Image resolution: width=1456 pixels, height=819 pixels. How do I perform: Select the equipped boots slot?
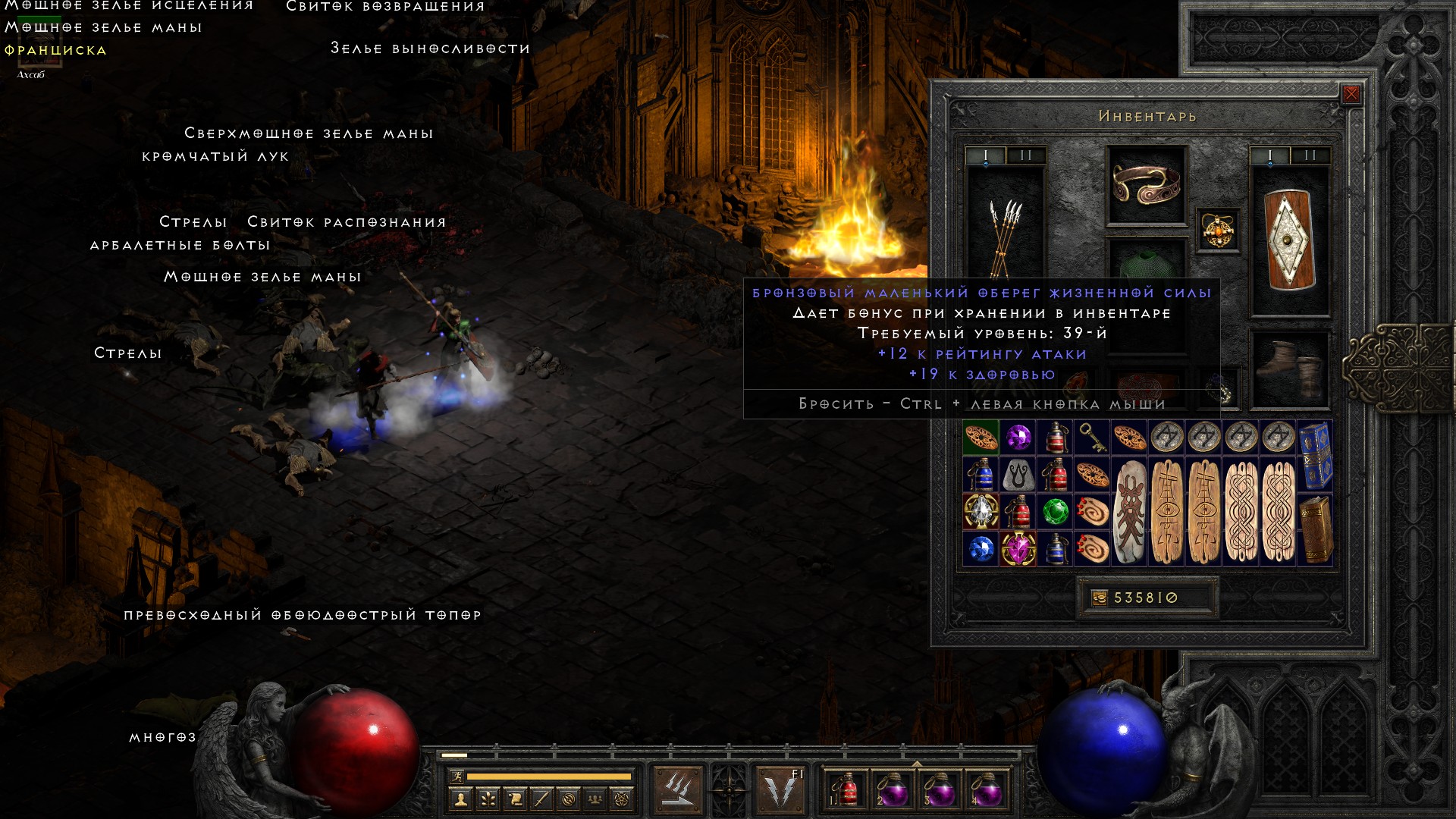tap(1289, 369)
